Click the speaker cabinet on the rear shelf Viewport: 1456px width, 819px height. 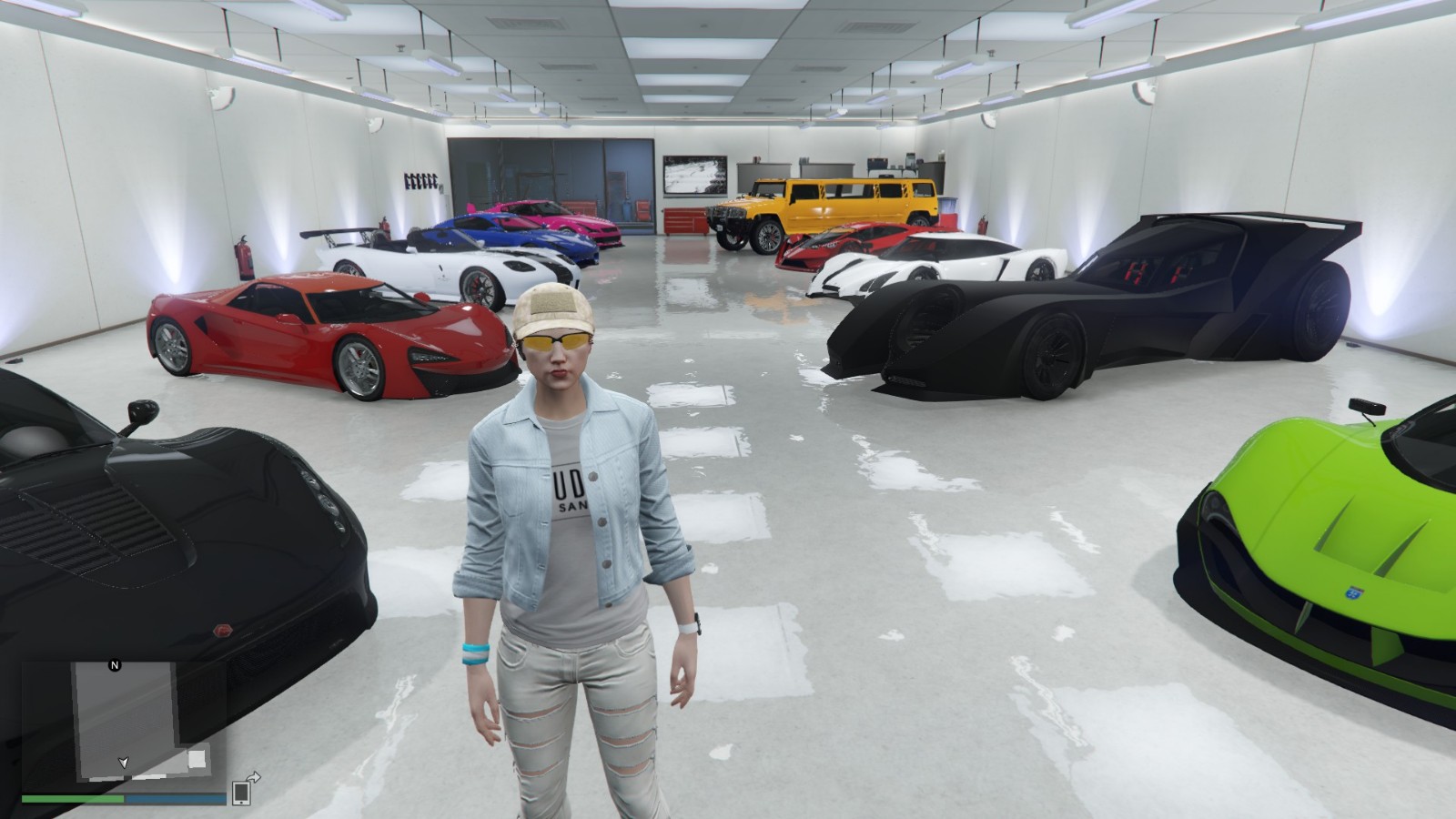pyautogui.click(x=878, y=164)
